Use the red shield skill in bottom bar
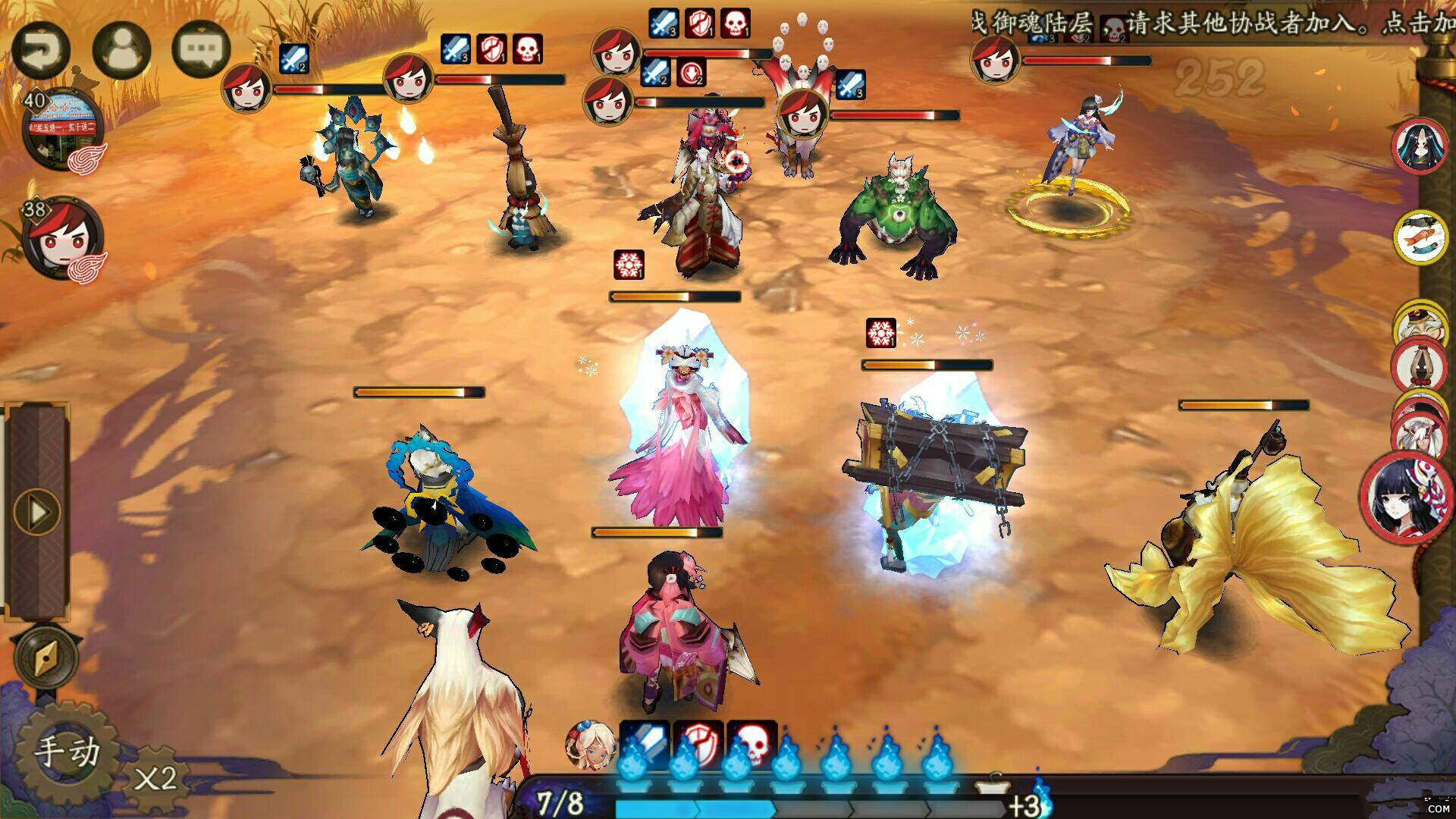The width and height of the screenshot is (1456, 819). click(698, 745)
